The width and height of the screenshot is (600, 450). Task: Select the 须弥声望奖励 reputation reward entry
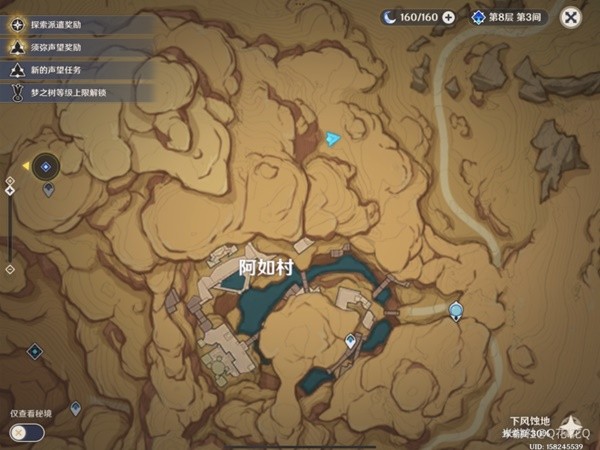[x=70, y=46]
